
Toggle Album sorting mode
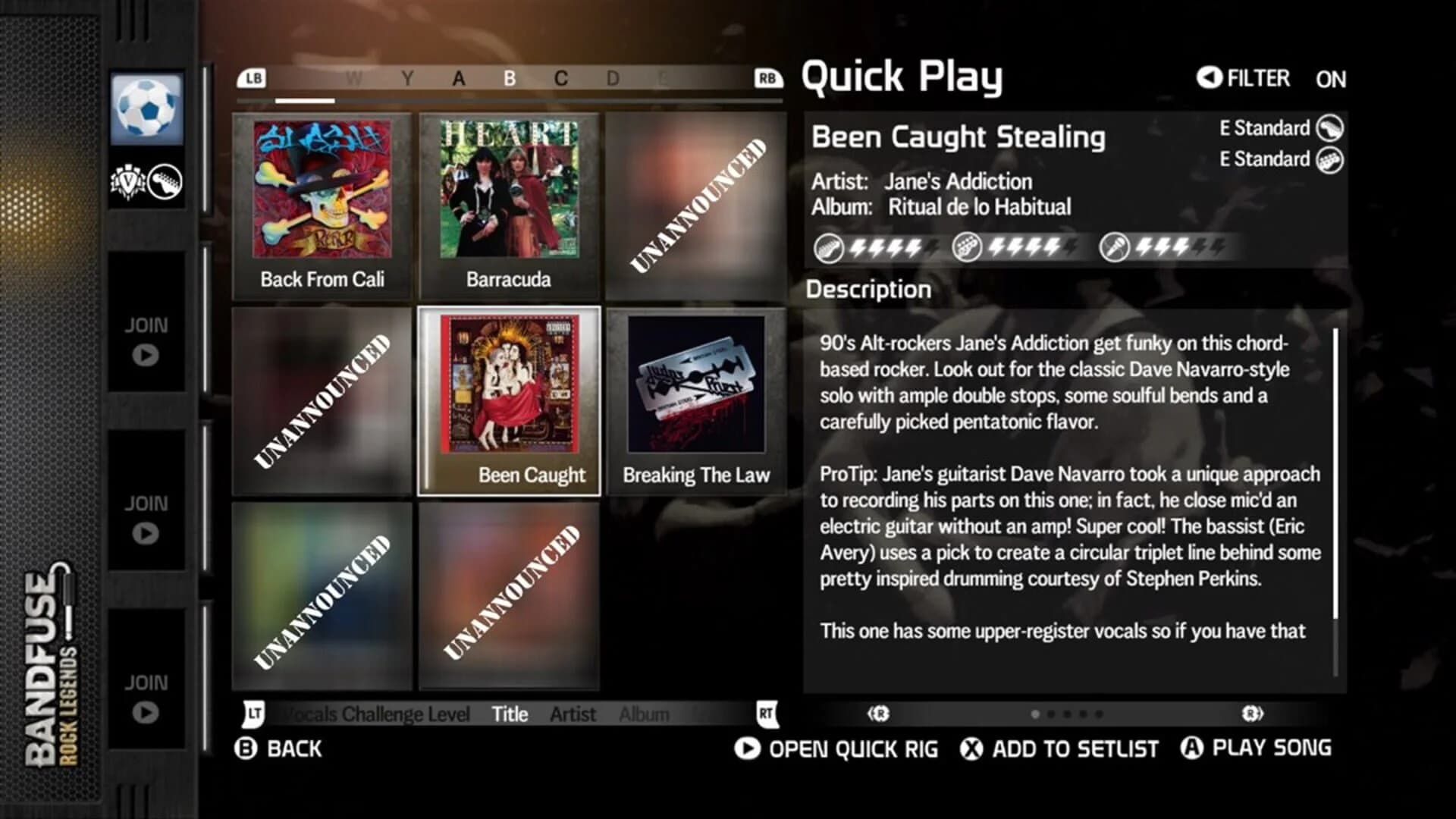pyautogui.click(x=645, y=714)
